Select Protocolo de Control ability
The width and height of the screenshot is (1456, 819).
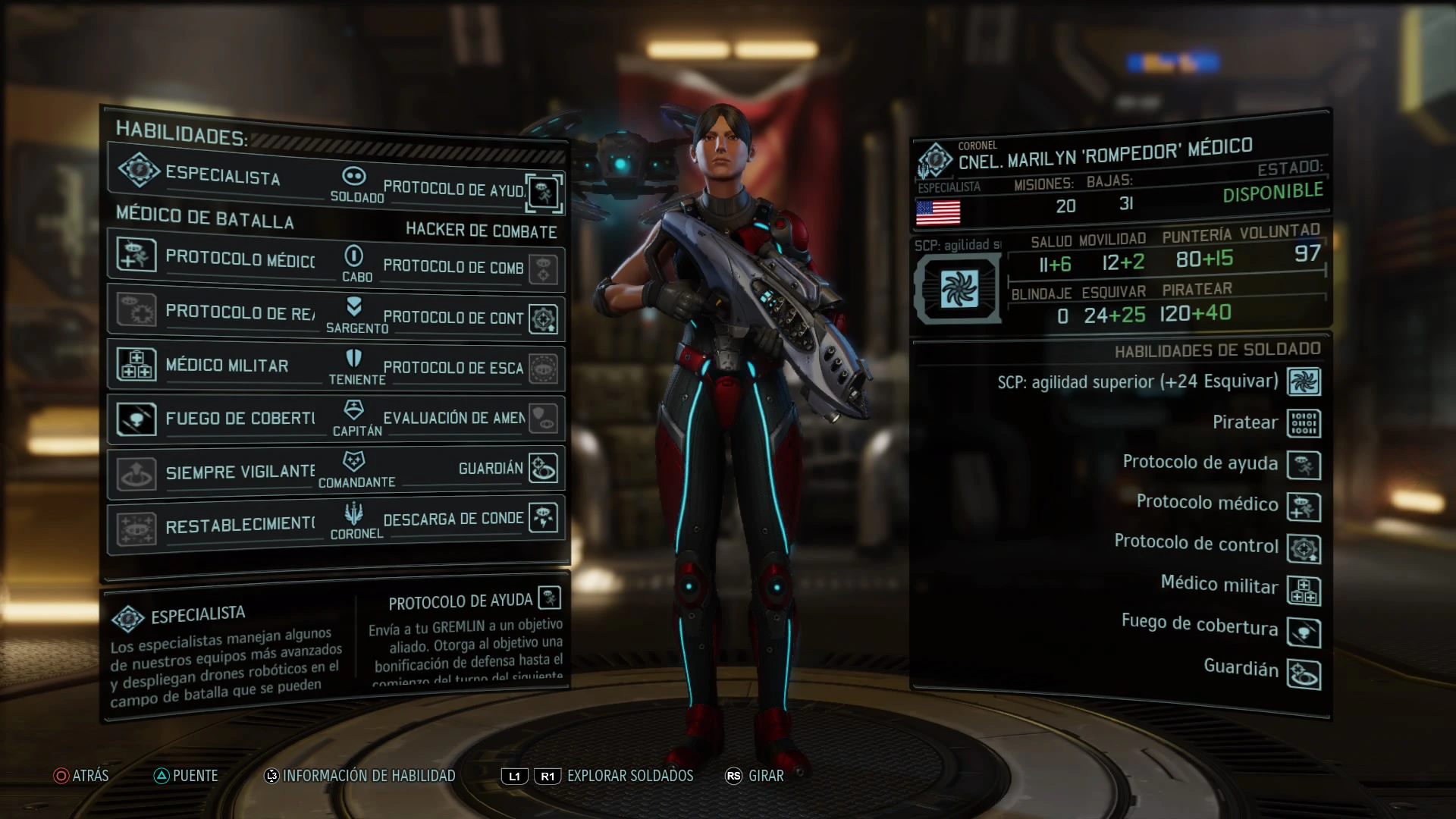[x=470, y=318]
